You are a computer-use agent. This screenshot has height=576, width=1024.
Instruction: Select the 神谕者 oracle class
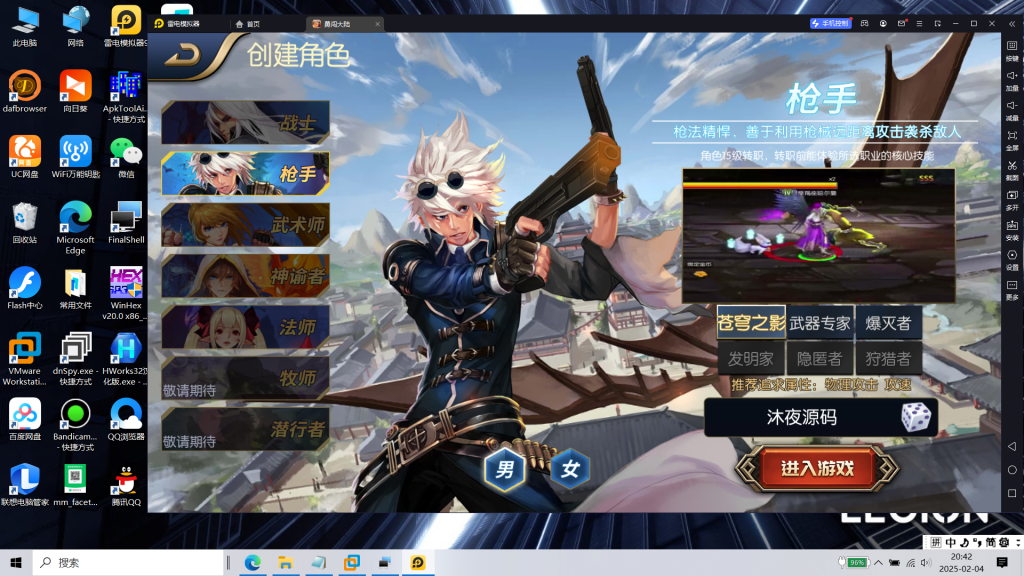click(x=246, y=276)
